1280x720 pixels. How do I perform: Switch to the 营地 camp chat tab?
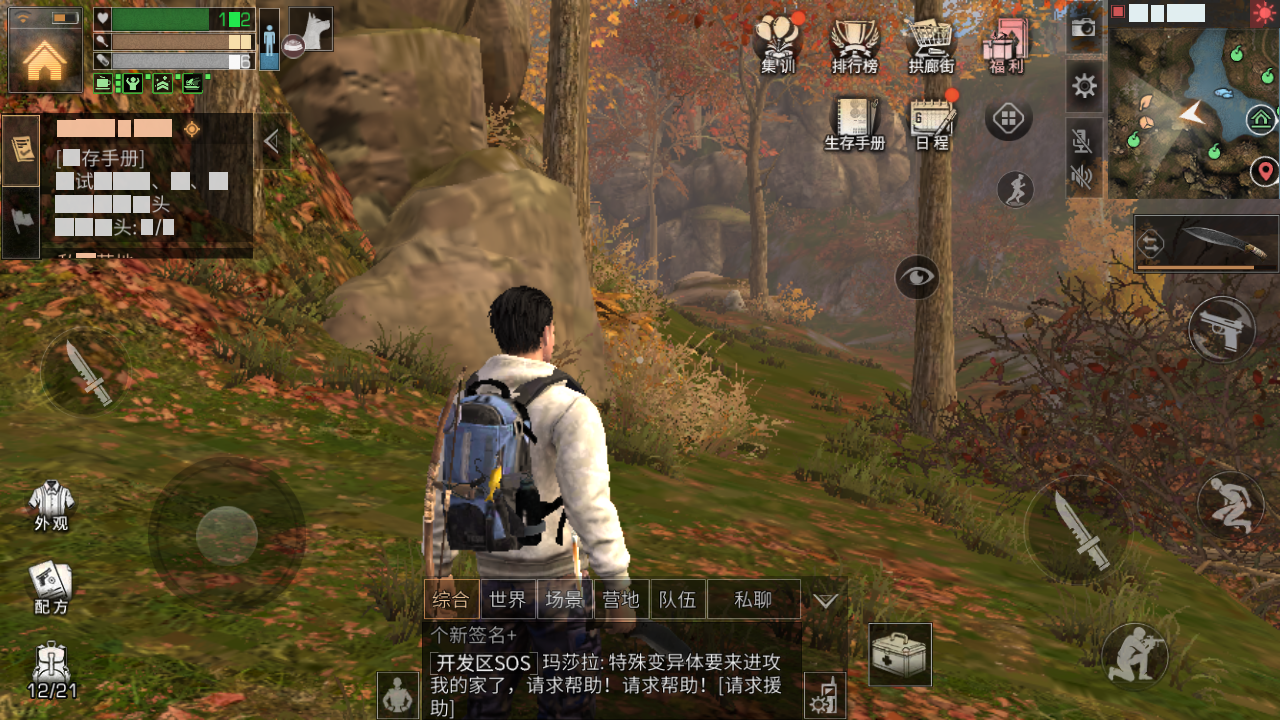point(622,599)
